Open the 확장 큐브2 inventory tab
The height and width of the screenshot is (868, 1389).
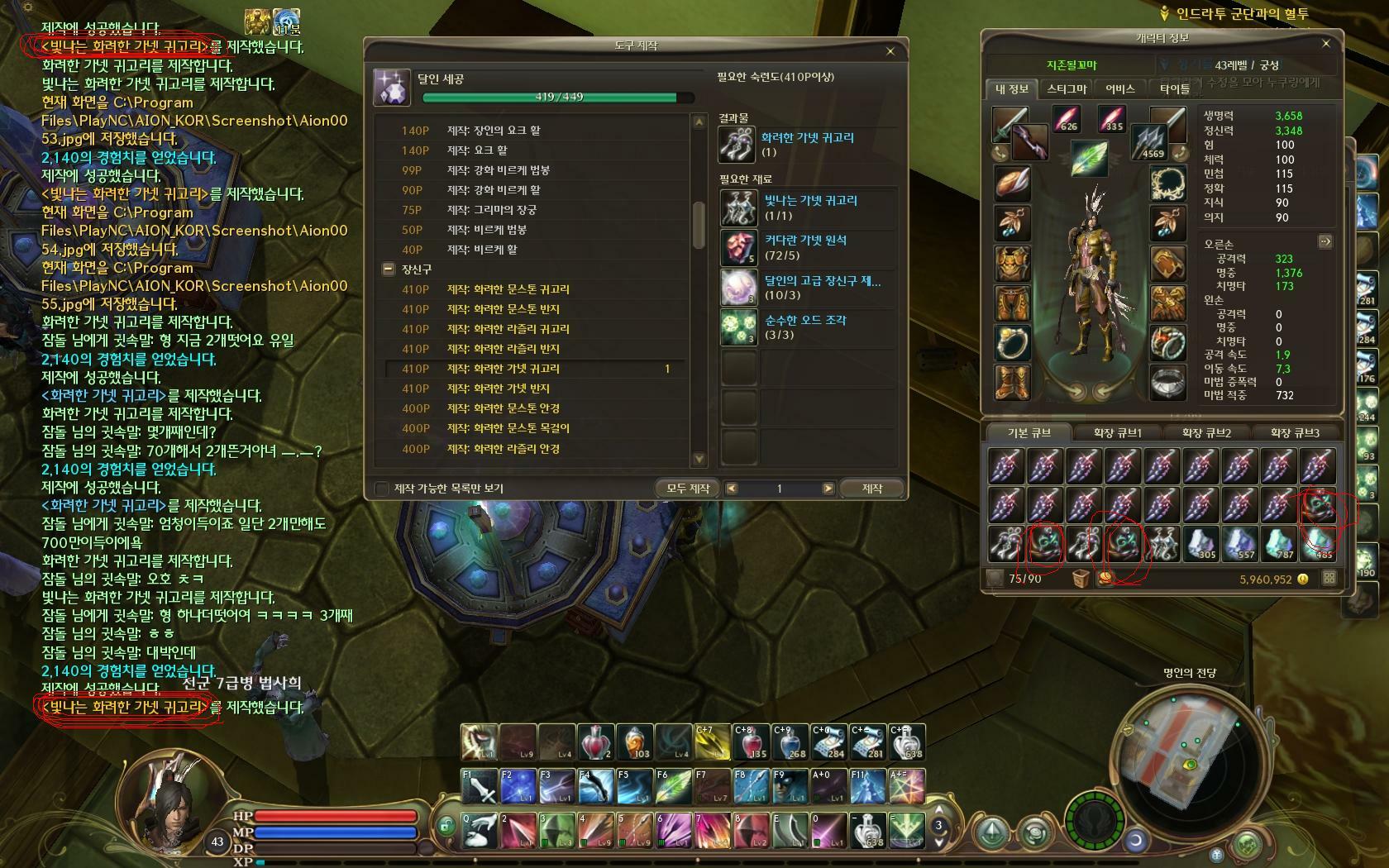coord(1206,432)
